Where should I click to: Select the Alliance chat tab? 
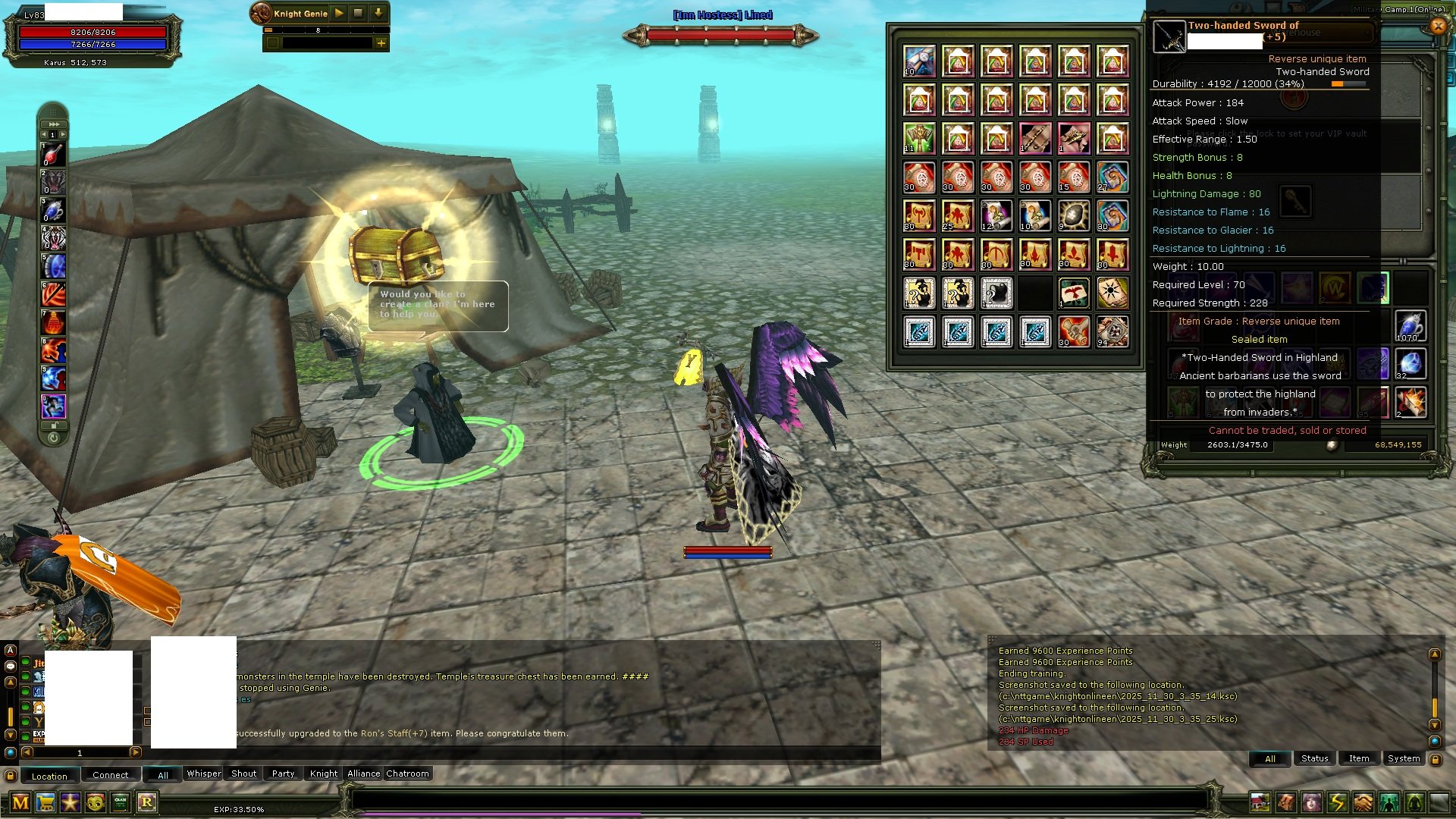[363, 773]
